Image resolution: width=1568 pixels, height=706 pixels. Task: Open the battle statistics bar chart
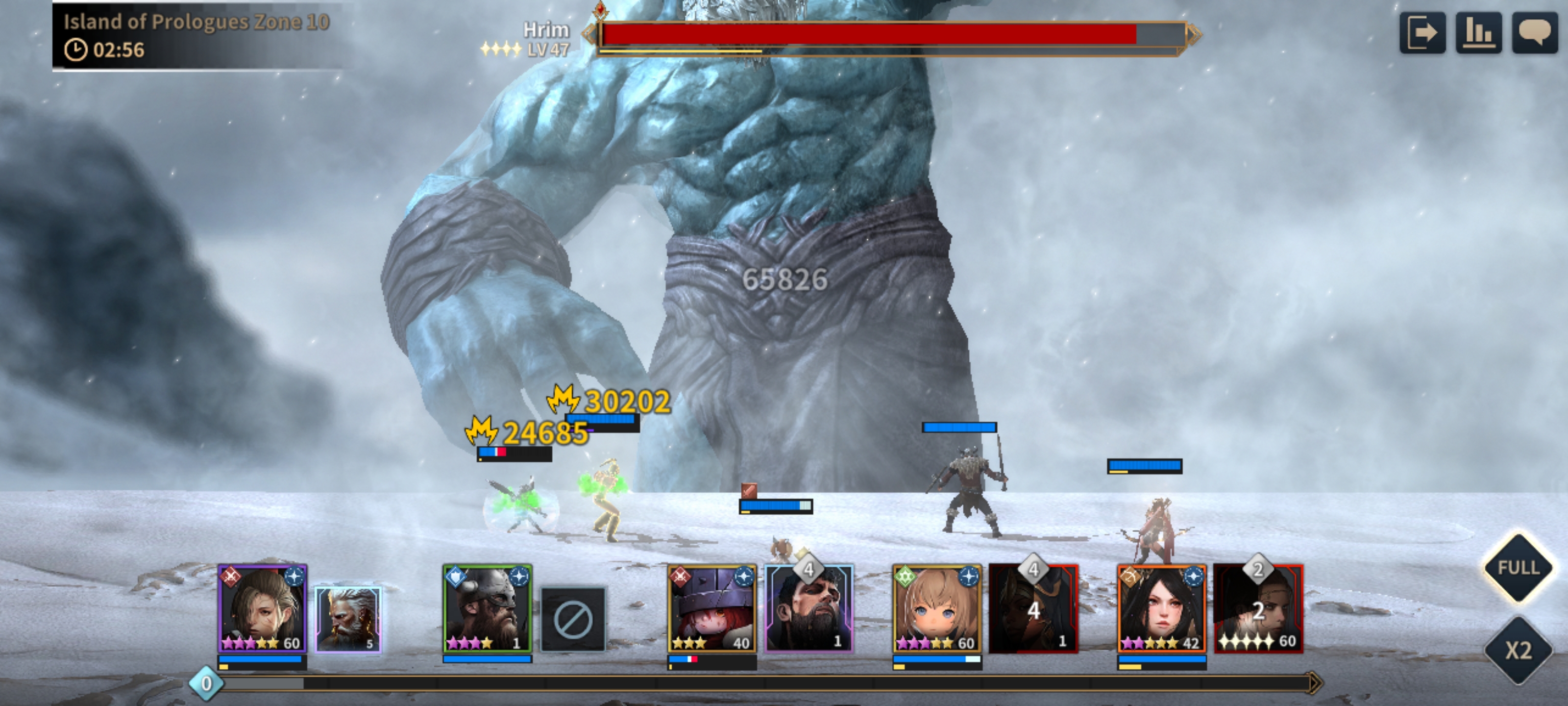point(1478,33)
